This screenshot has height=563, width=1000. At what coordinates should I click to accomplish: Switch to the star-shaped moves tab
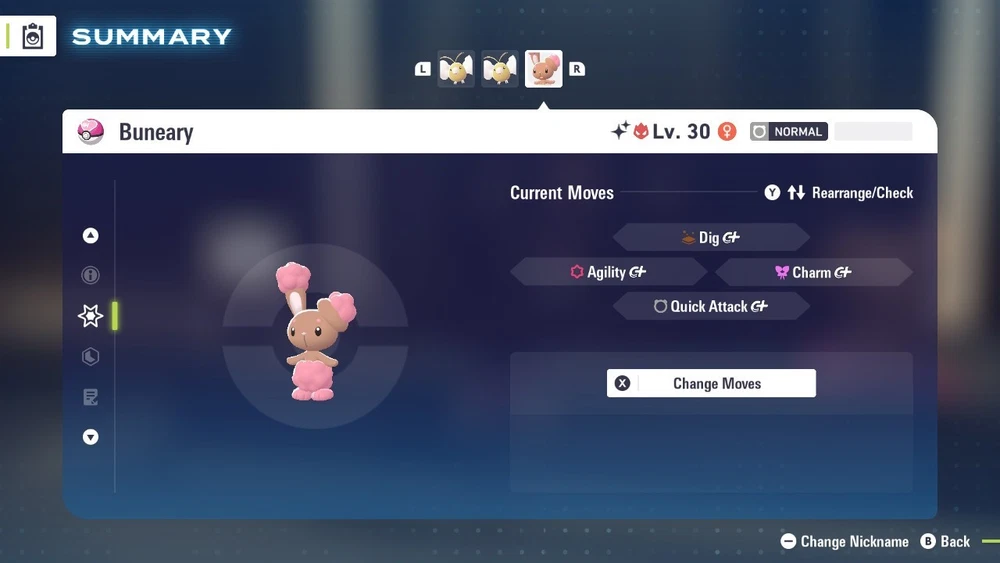coord(91,316)
